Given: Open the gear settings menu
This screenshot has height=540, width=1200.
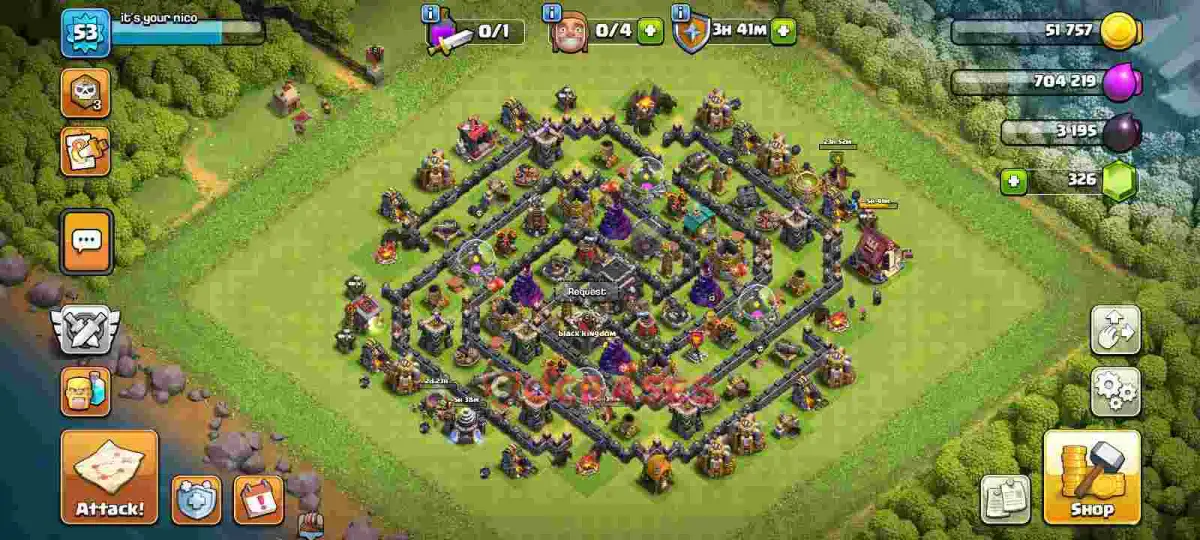Looking at the screenshot, I should [1115, 391].
